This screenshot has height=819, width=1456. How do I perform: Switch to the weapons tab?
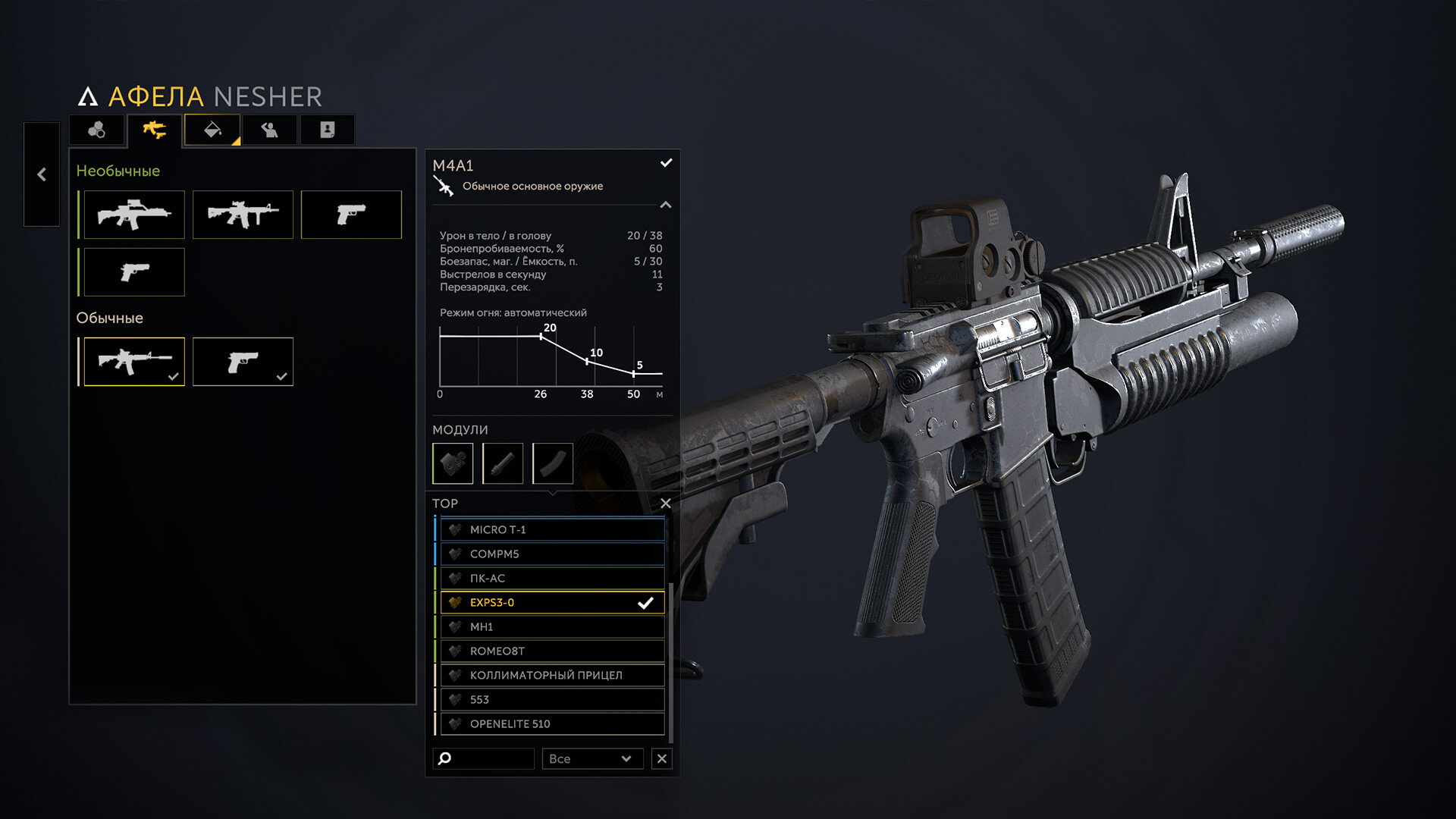point(155,130)
